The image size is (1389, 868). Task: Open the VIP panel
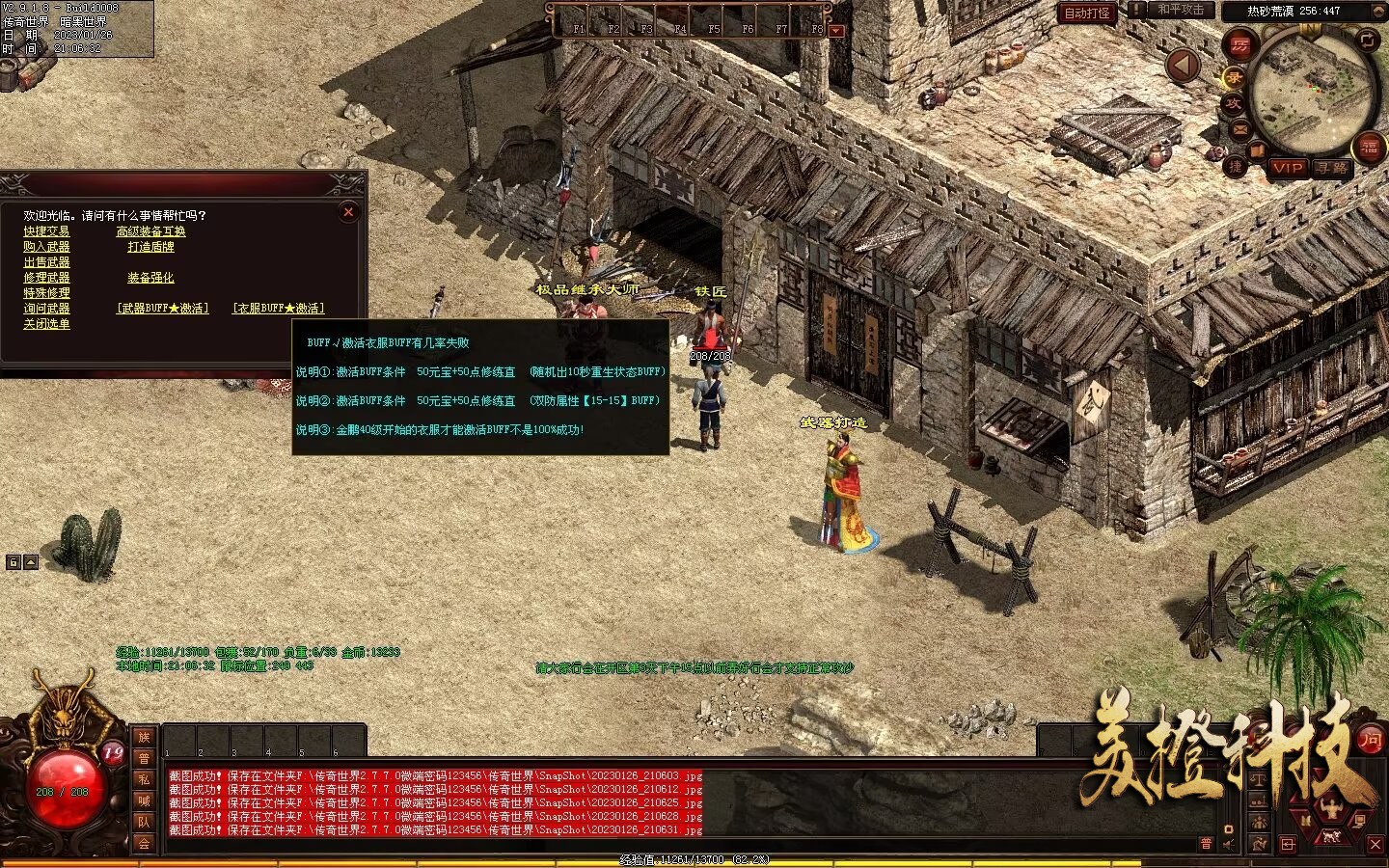coord(1287,168)
